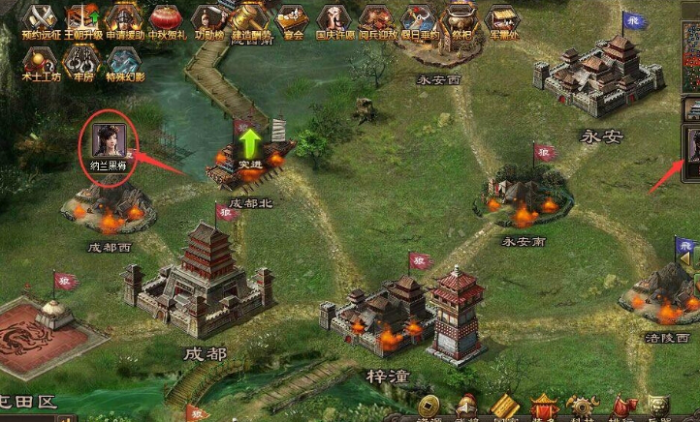Click the 申请援助 request aid icon
Image resolution: width=700 pixels, height=422 pixels.
point(124,17)
